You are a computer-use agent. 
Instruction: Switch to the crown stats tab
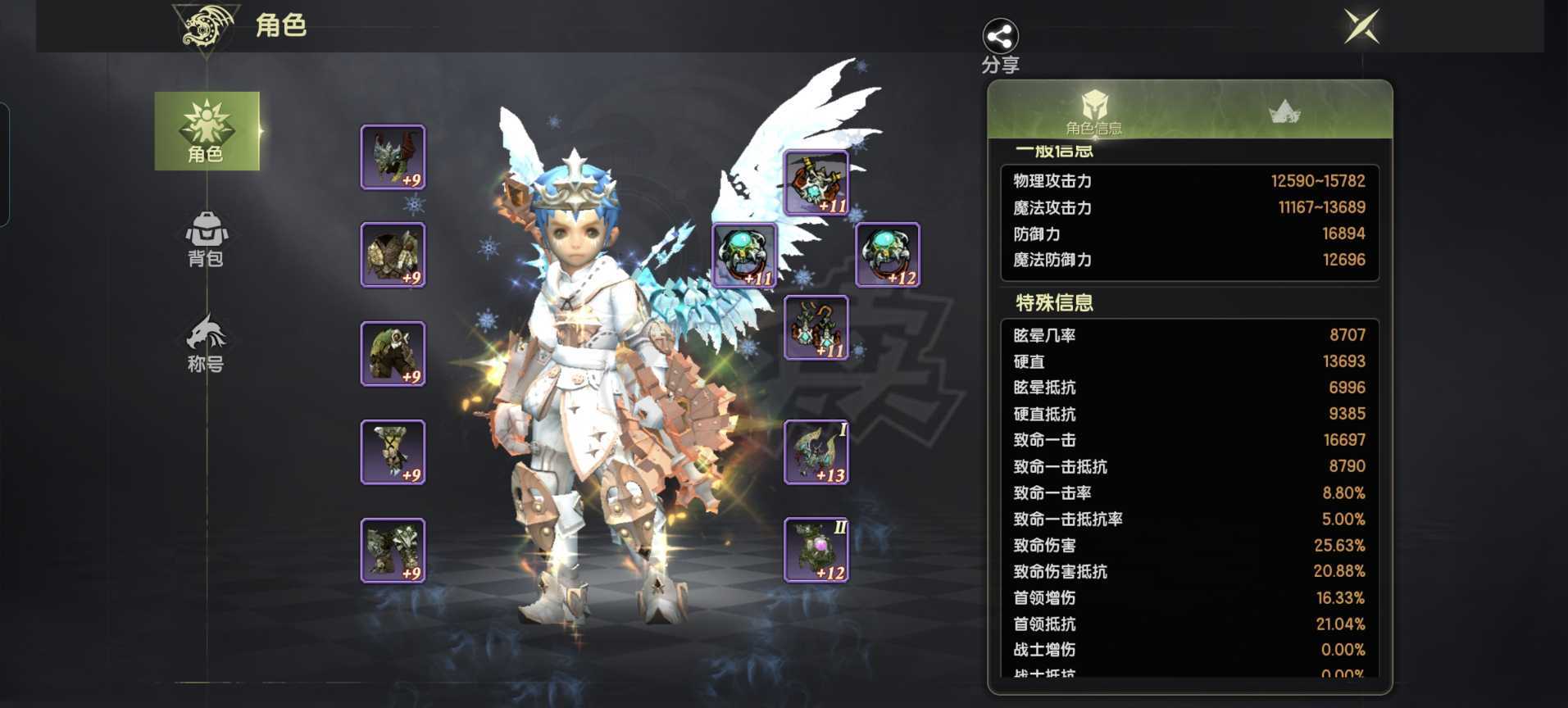coord(1284,111)
